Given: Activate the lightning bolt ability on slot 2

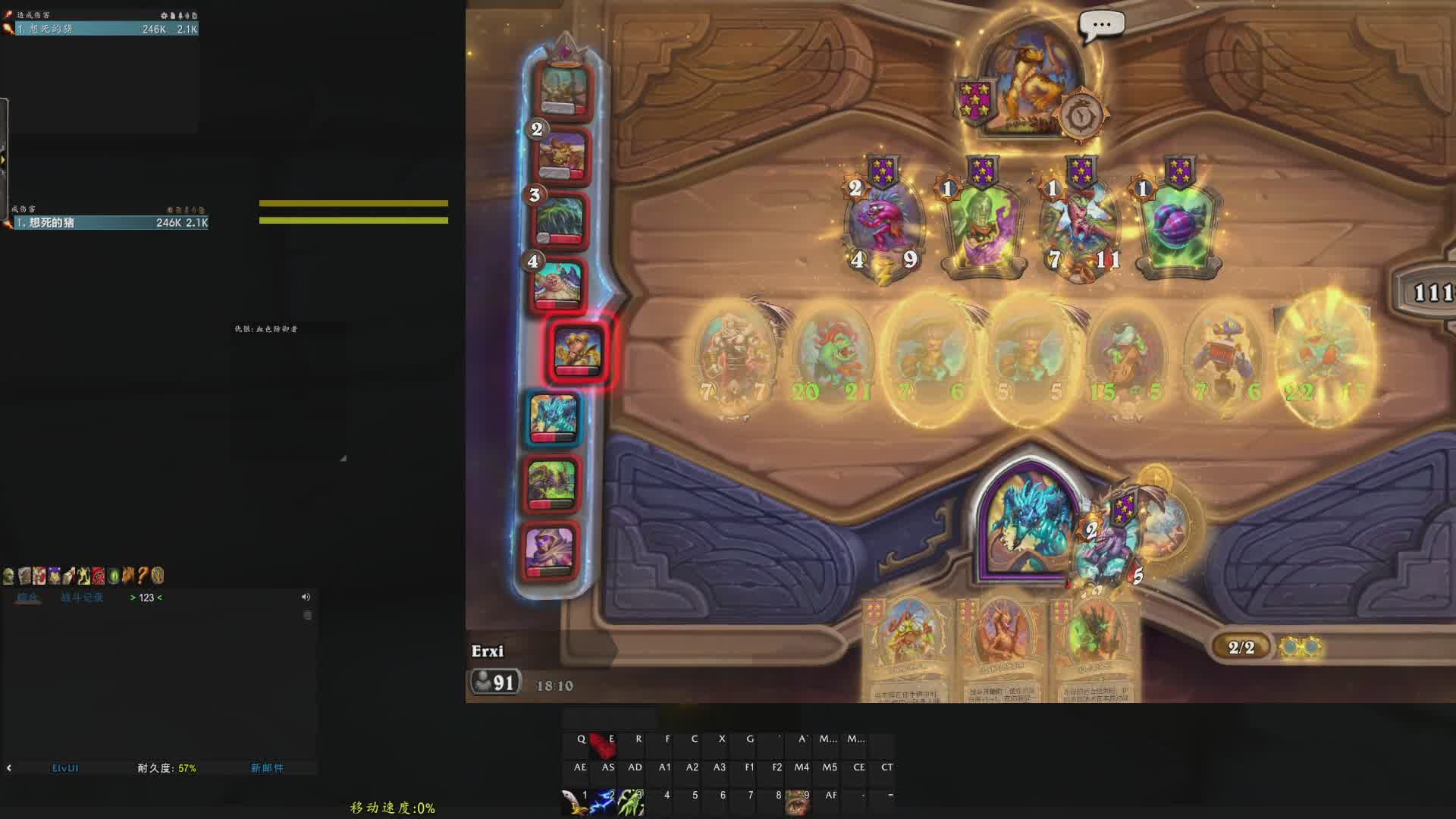Looking at the screenshot, I should (x=604, y=802).
